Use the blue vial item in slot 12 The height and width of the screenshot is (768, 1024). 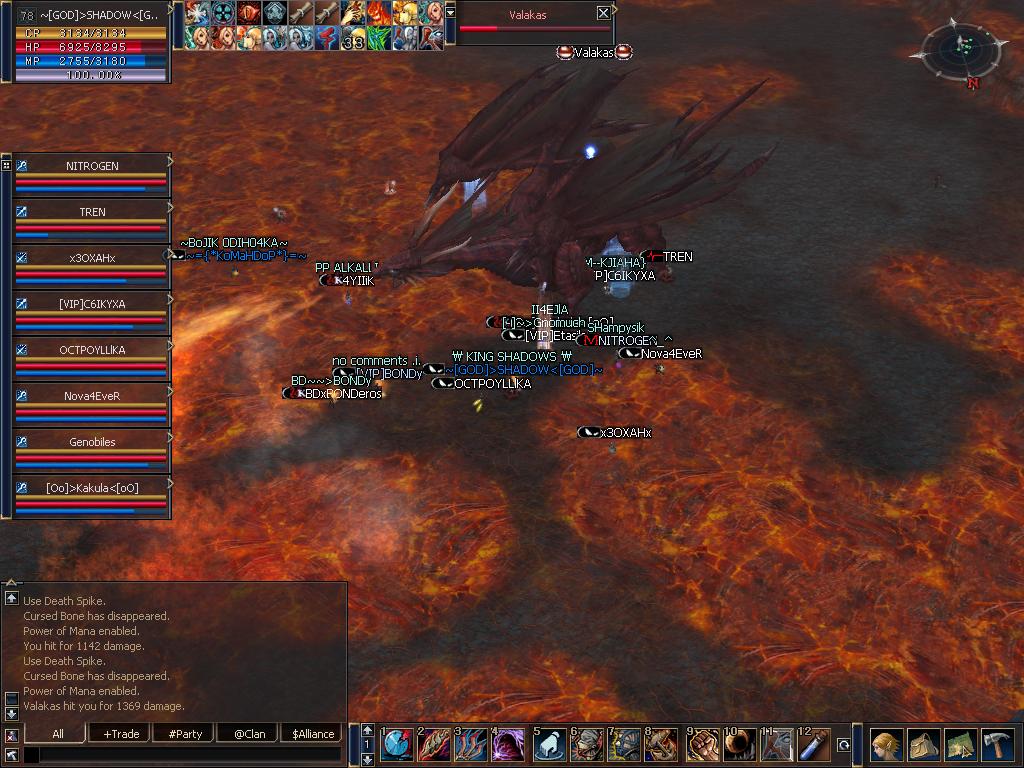coord(816,745)
